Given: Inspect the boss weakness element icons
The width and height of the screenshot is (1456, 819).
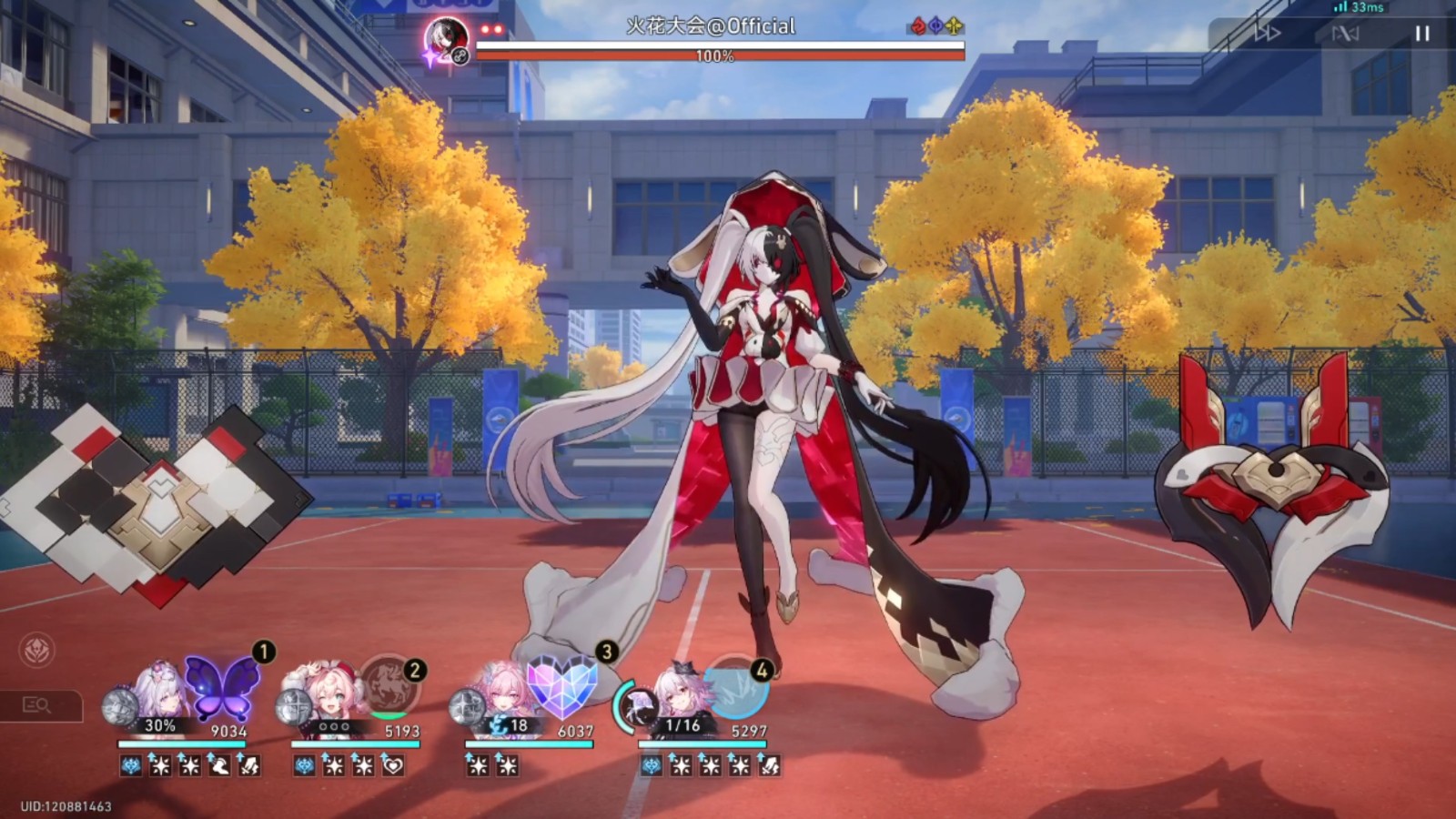Looking at the screenshot, I should click(x=935, y=26).
